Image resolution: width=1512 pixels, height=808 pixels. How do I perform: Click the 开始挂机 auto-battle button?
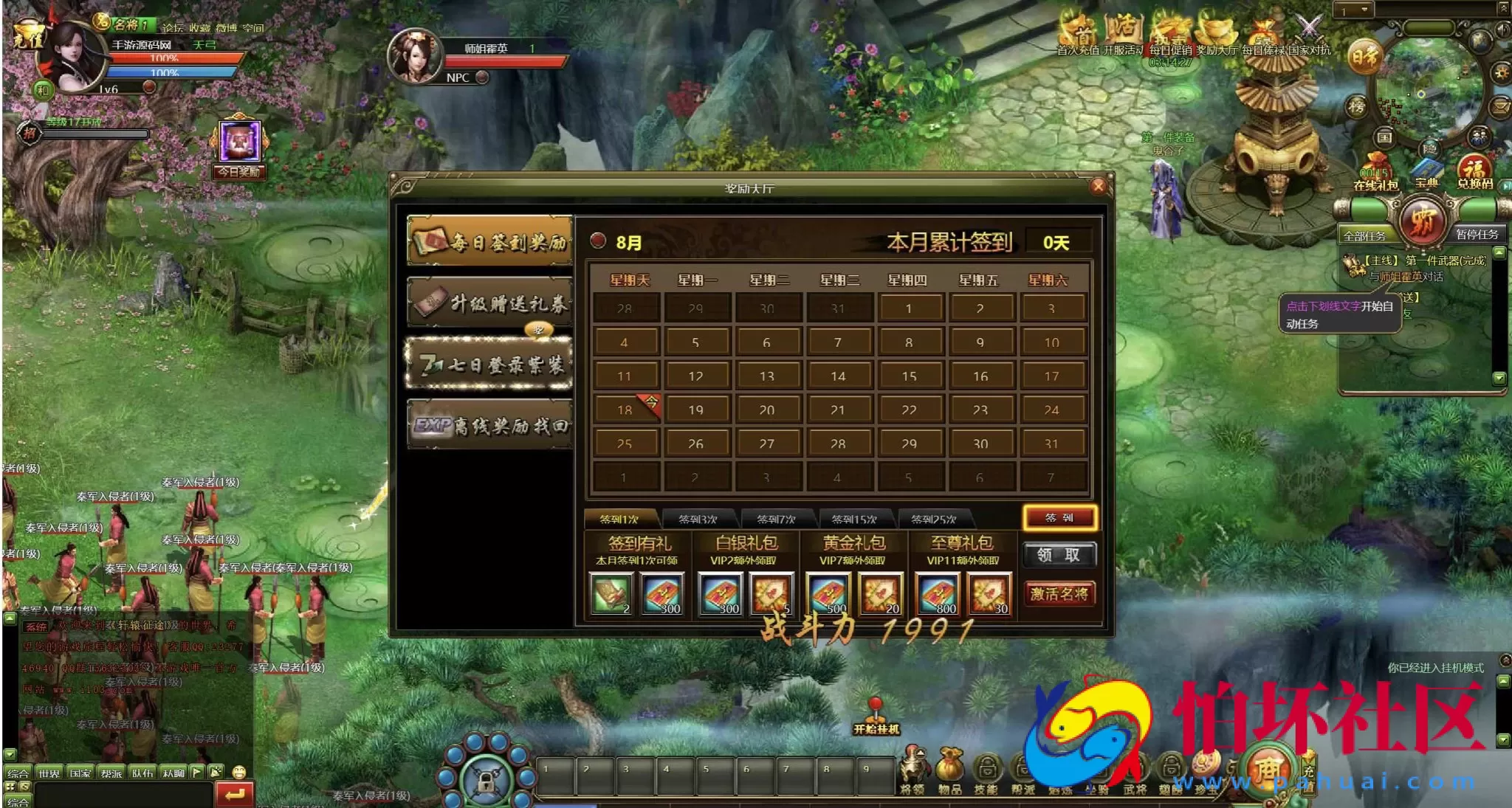click(x=876, y=718)
